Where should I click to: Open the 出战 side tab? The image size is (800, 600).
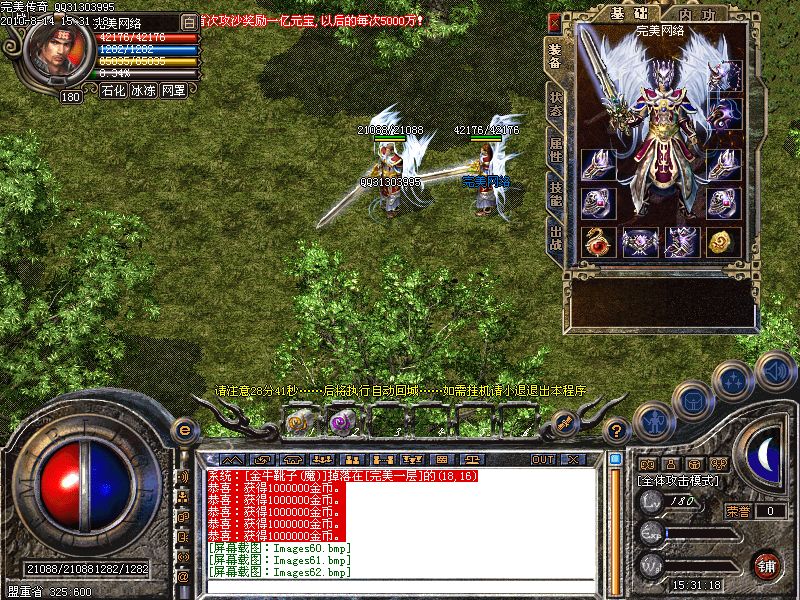coord(555,238)
